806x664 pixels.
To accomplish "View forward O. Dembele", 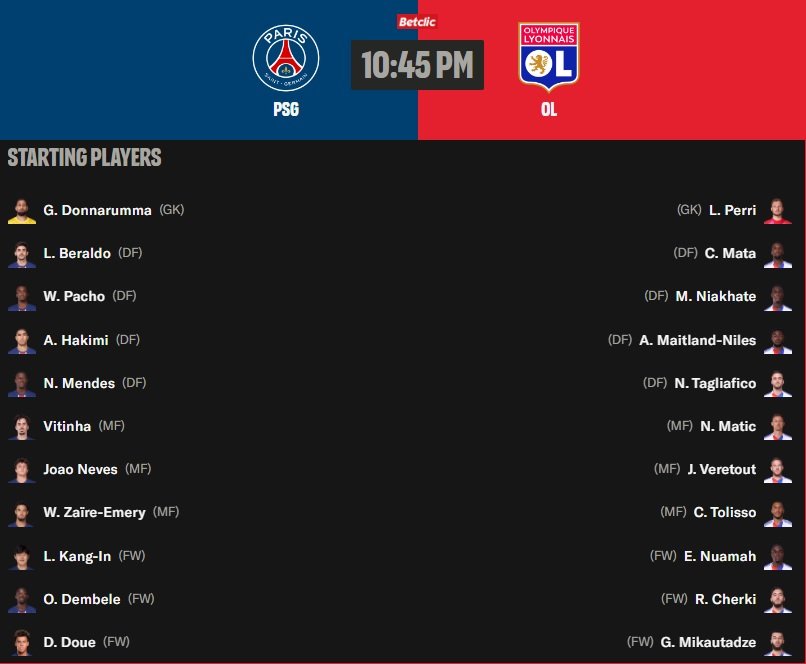I will pos(82,599).
